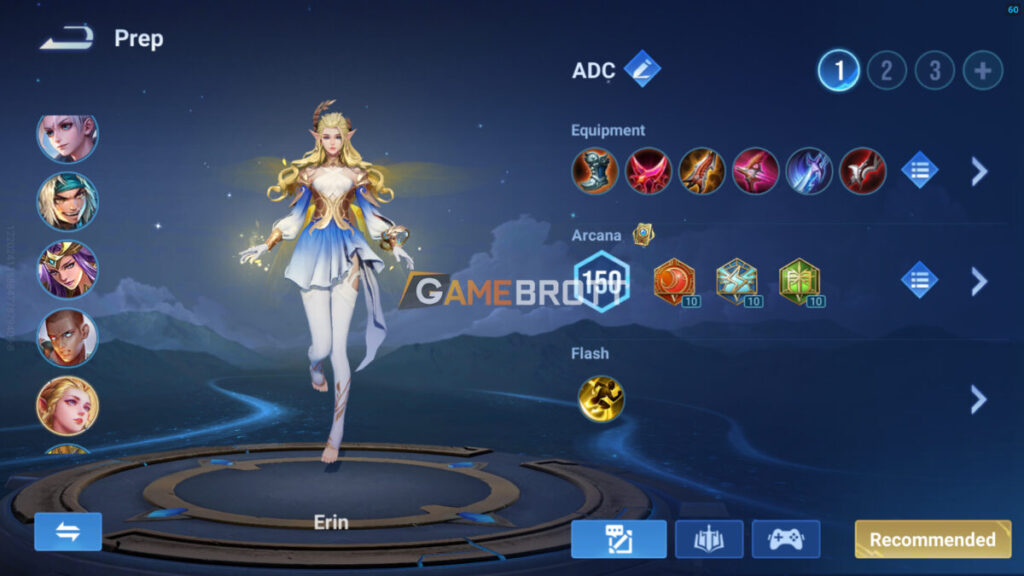Select the Flash spell icon
Screen dimensions: 1024x576
(x=601, y=398)
